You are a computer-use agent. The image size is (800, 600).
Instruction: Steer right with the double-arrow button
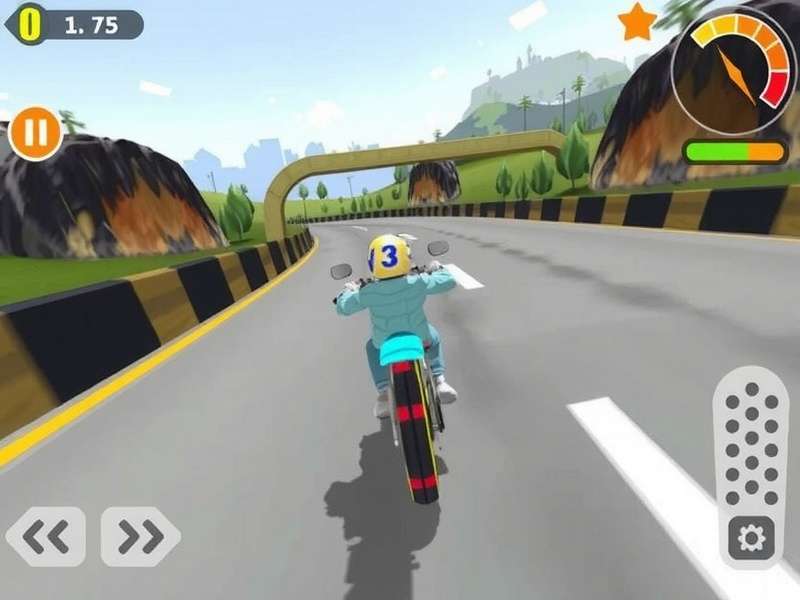click(140, 537)
